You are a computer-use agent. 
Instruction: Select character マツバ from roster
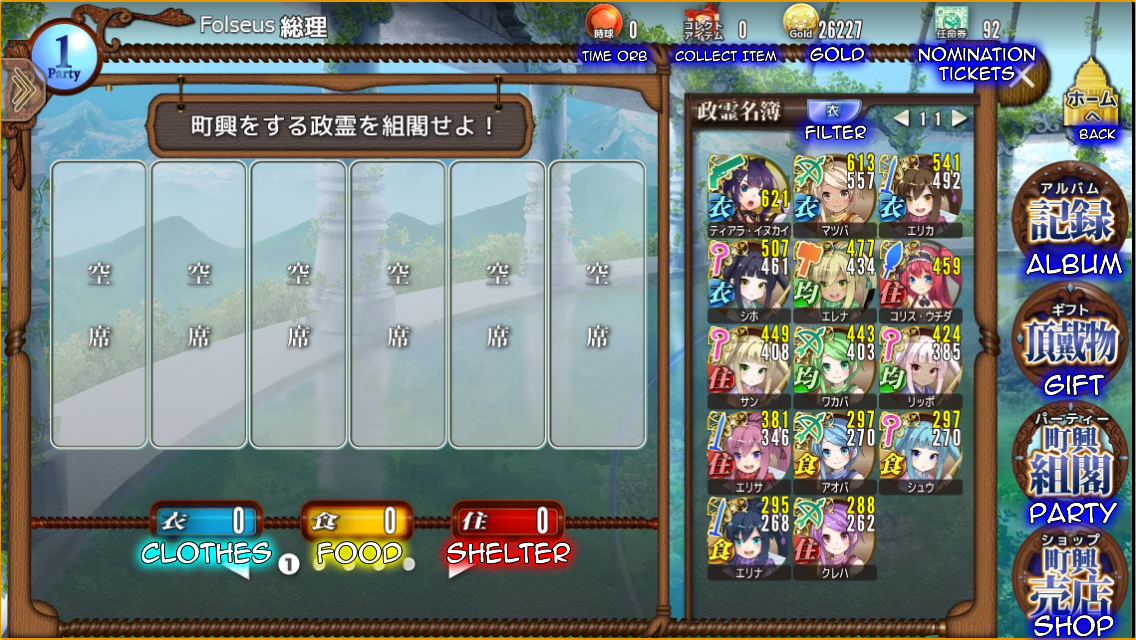click(834, 191)
